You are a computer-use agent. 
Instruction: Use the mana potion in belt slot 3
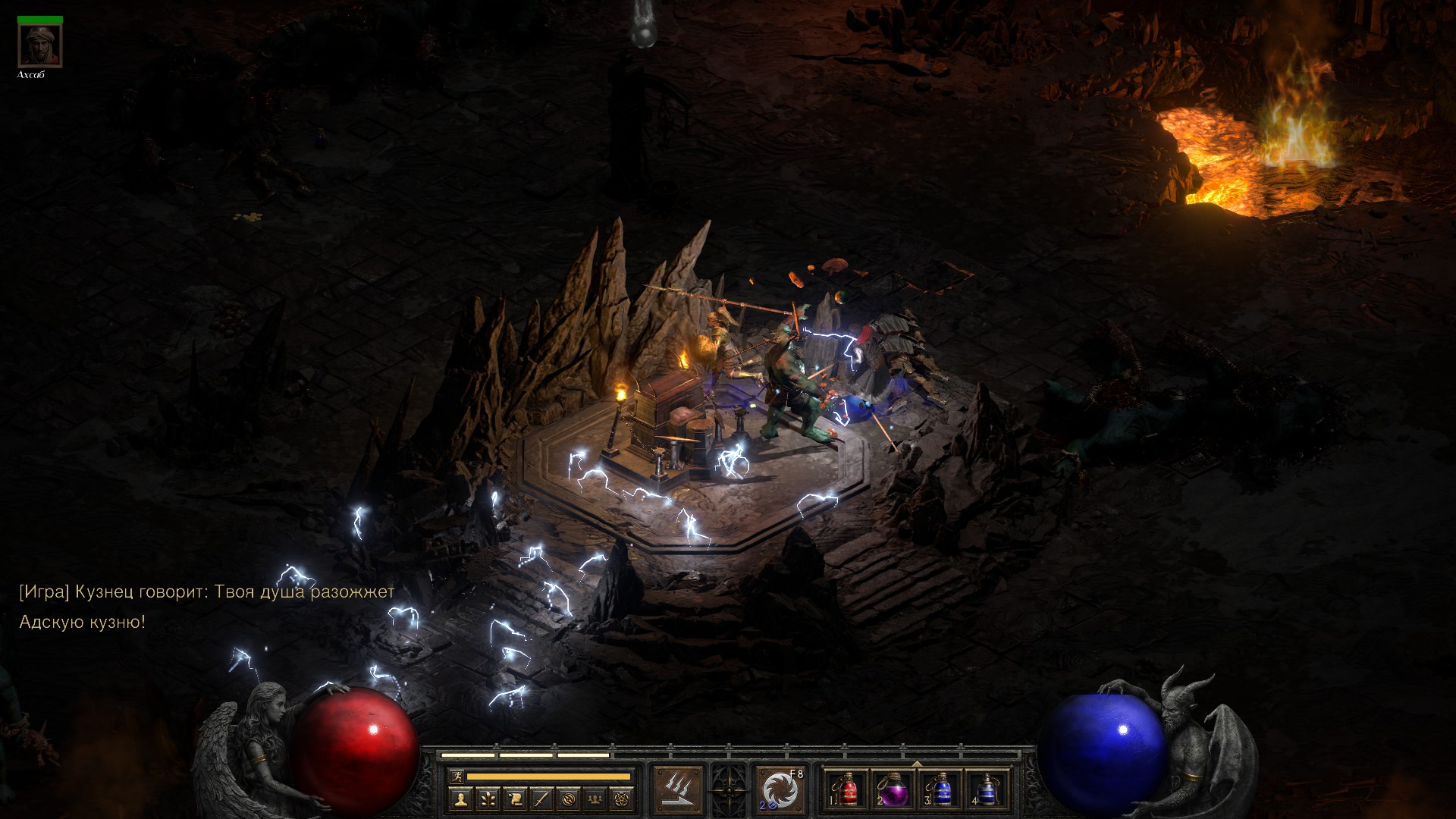click(940, 790)
